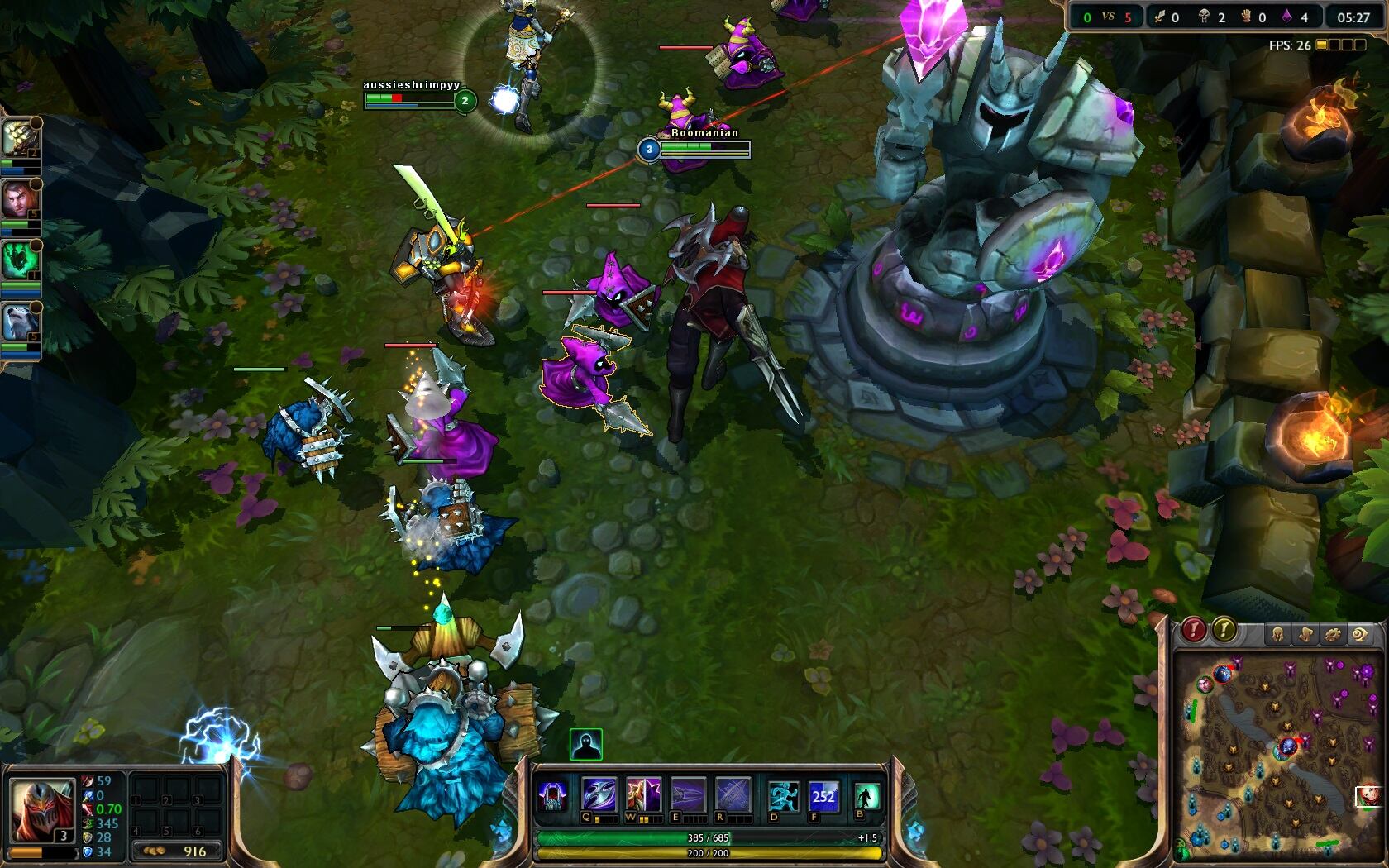Click the flexed arm button above minimap

pos(1305,635)
